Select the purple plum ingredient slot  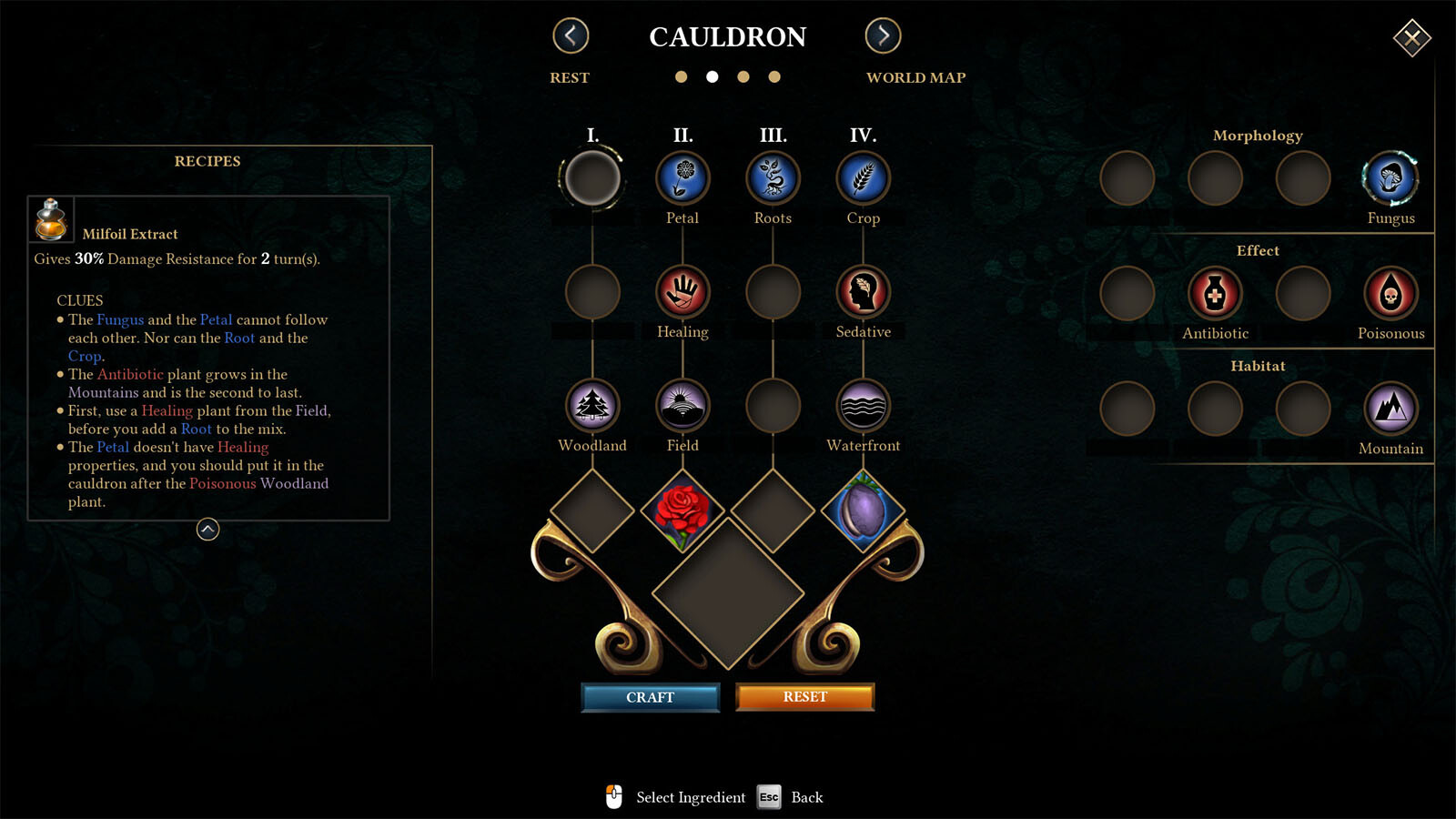click(863, 511)
